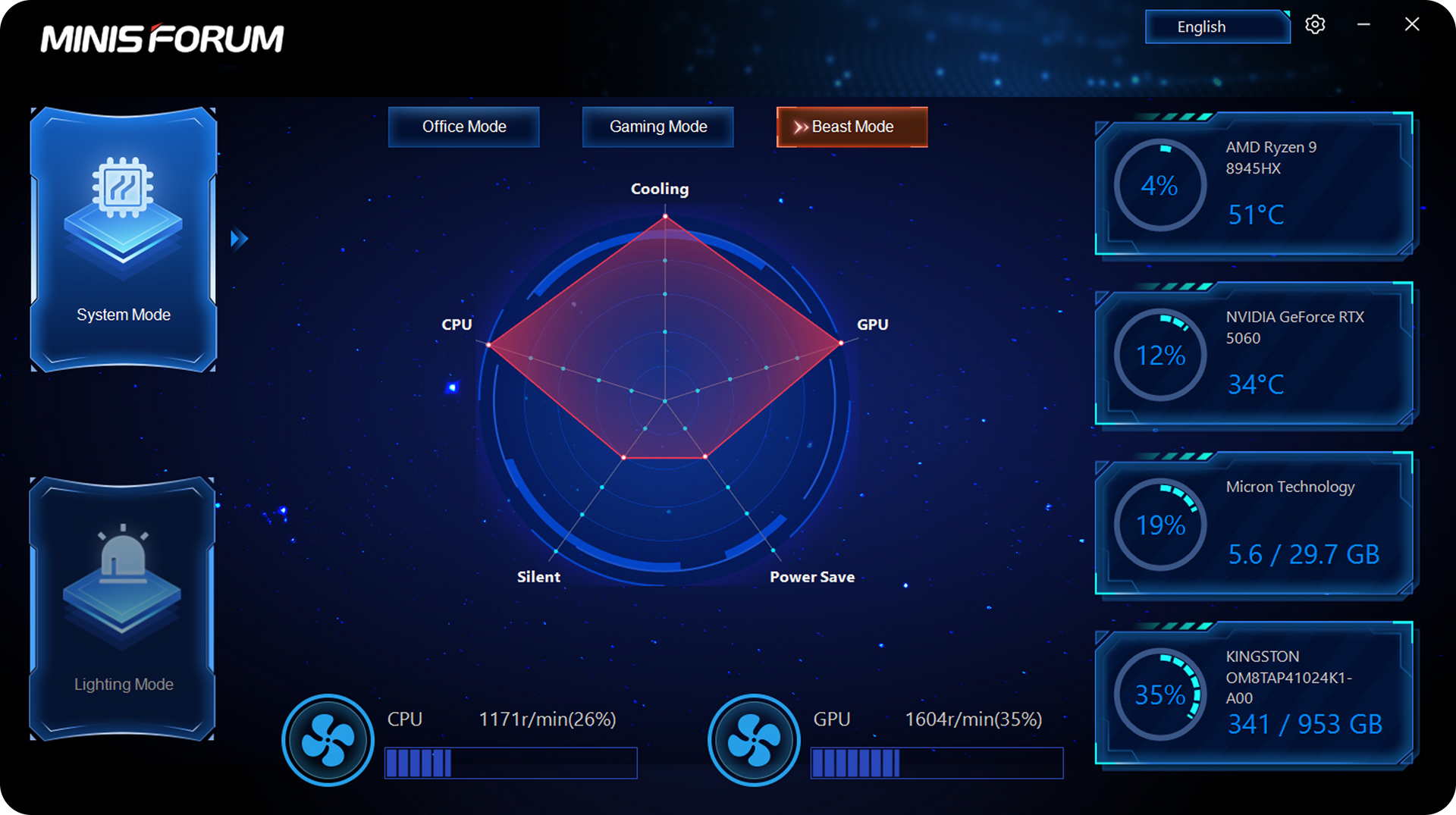The width and height of the screenshot is (1456, 815).
Task: Open the English language dropdown
Action: pyautogui.click(x=1217, y=27)
